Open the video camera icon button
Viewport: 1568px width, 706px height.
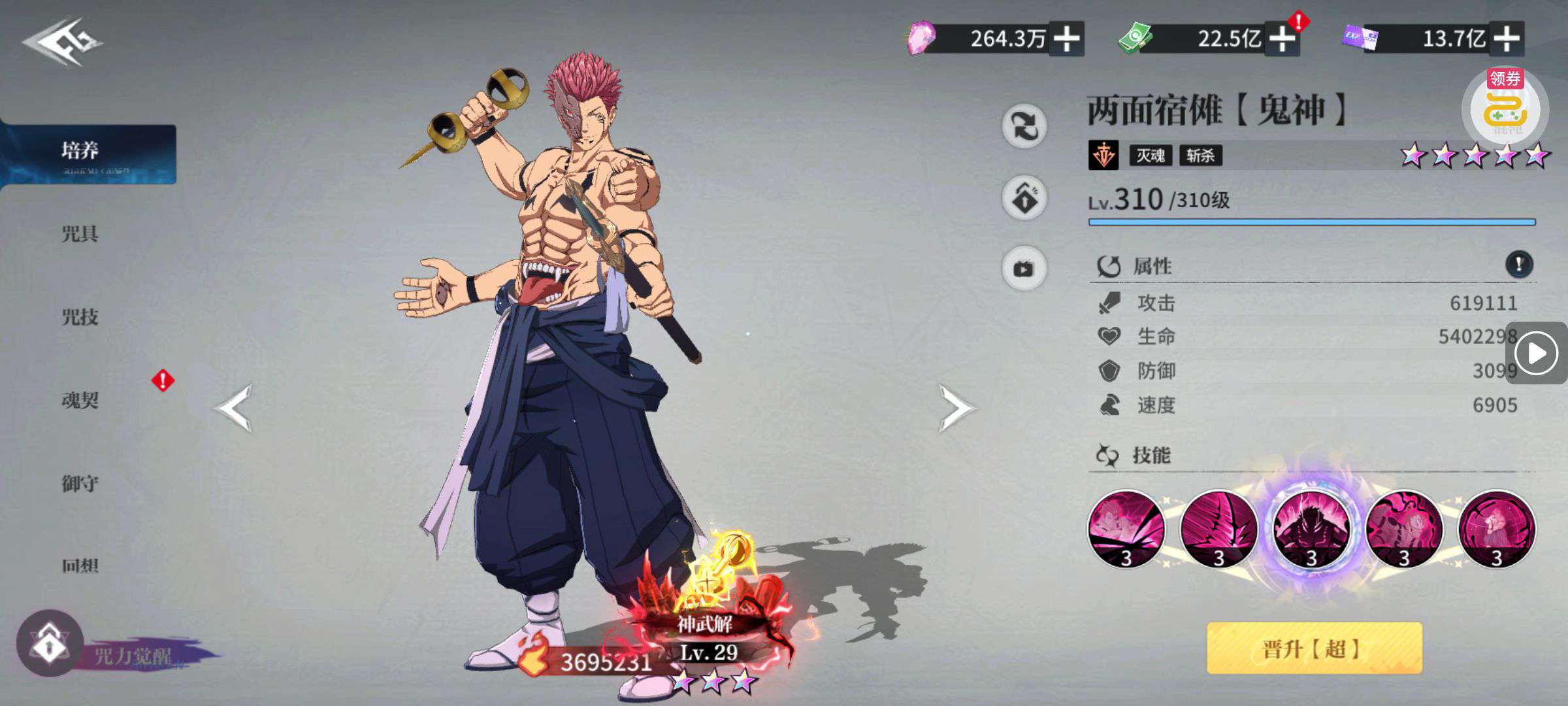pyautogui.click(x=1024, y=268)
